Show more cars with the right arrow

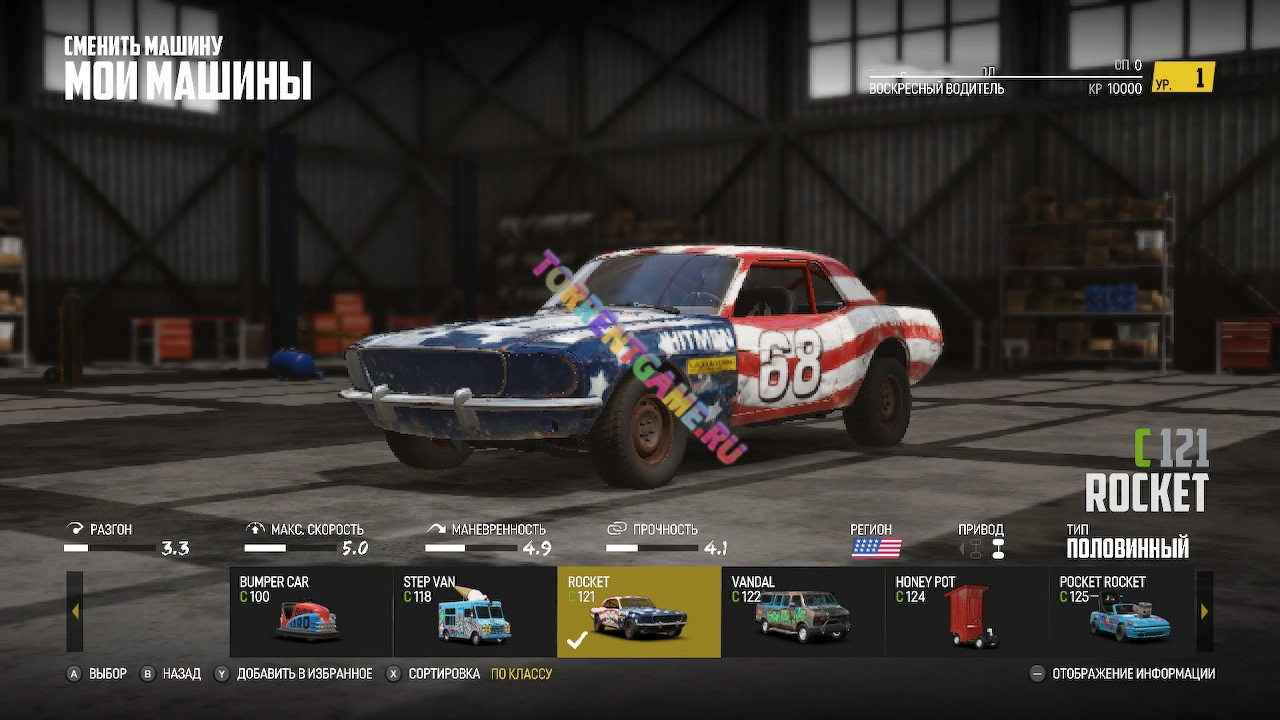(x=1204, y=611)
